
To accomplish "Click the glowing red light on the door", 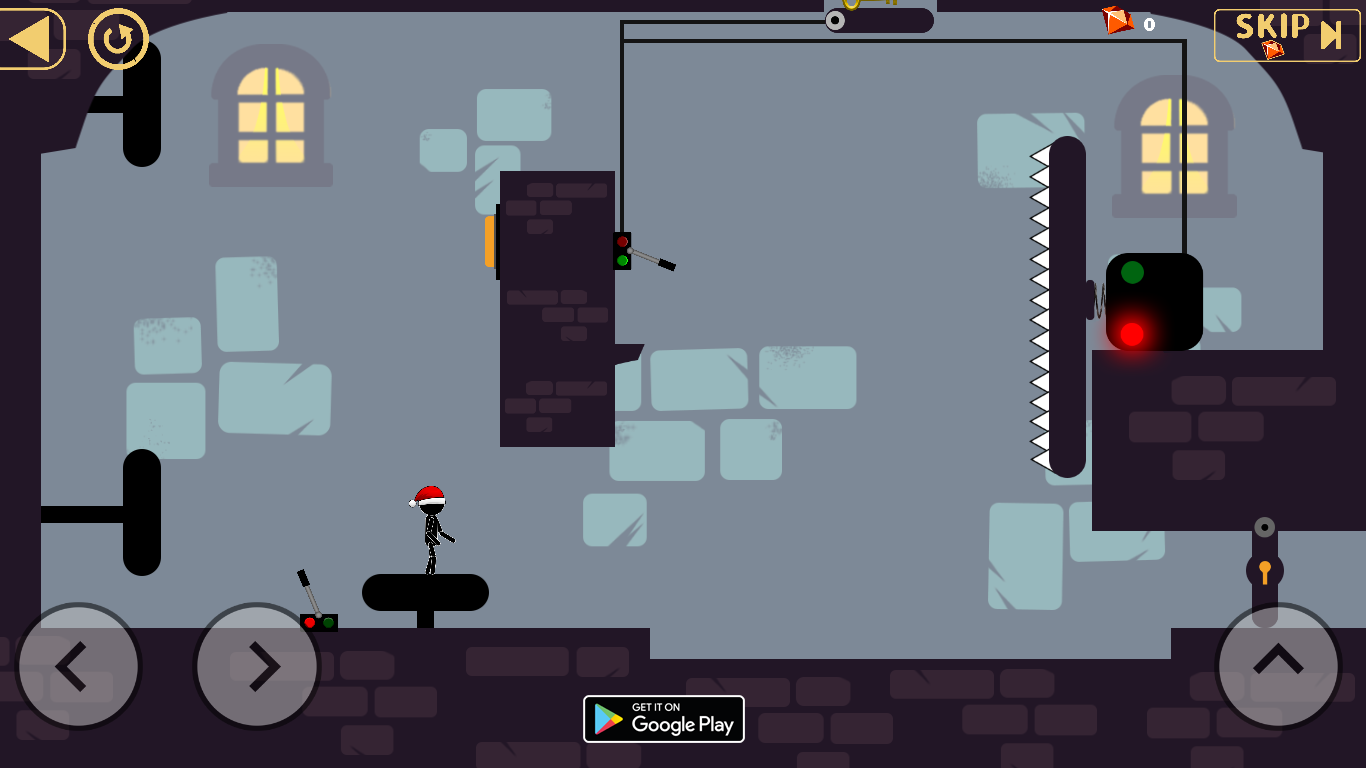I will (x=1134, y=333).
